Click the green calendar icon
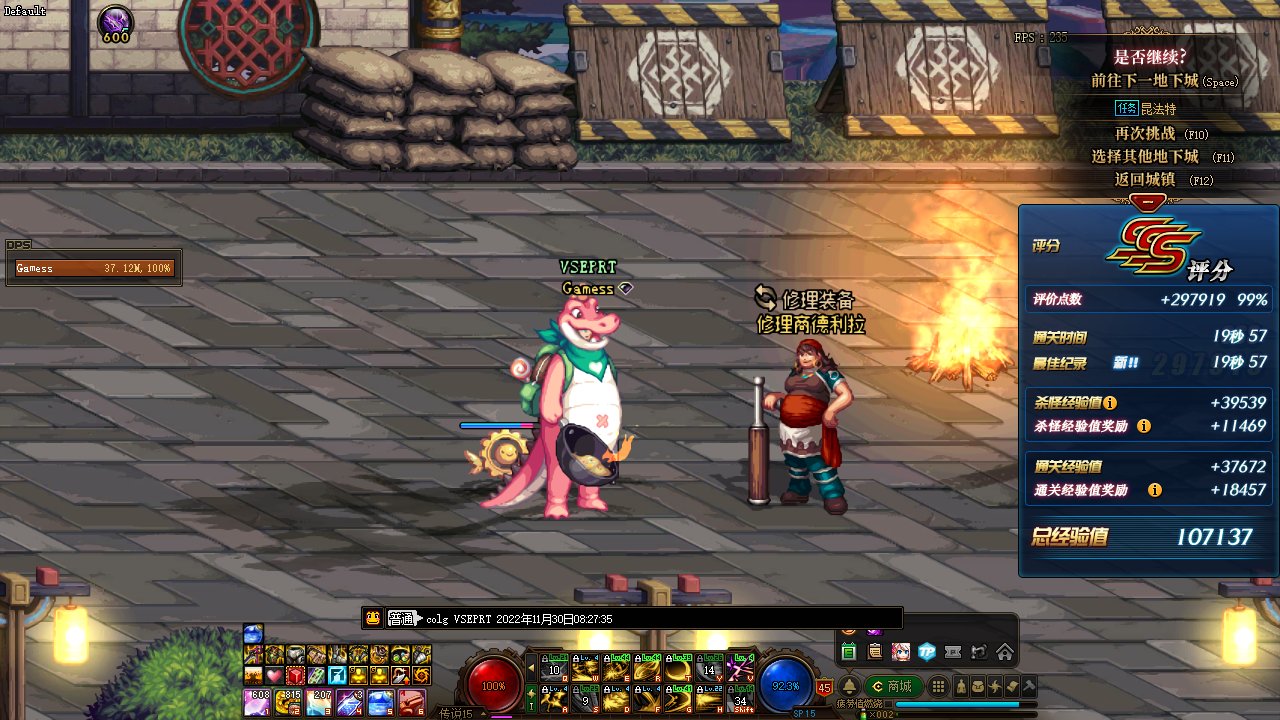 (849, 652)
